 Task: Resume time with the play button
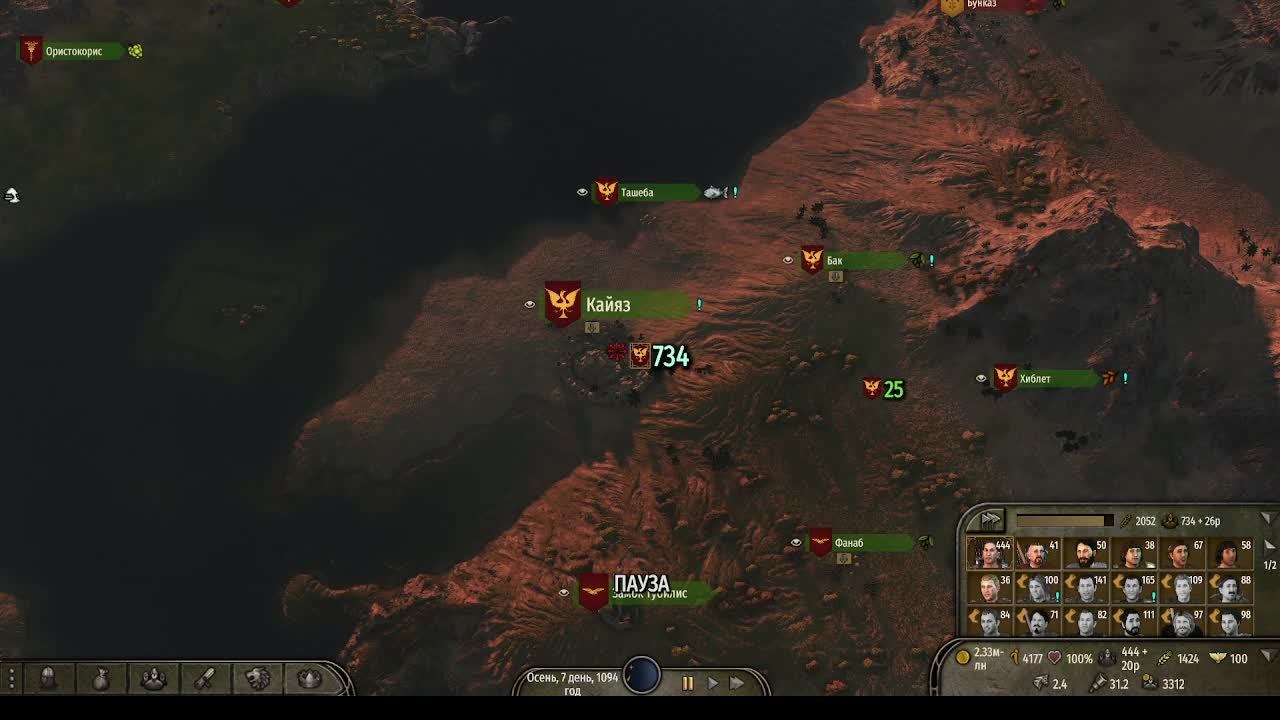712,684
